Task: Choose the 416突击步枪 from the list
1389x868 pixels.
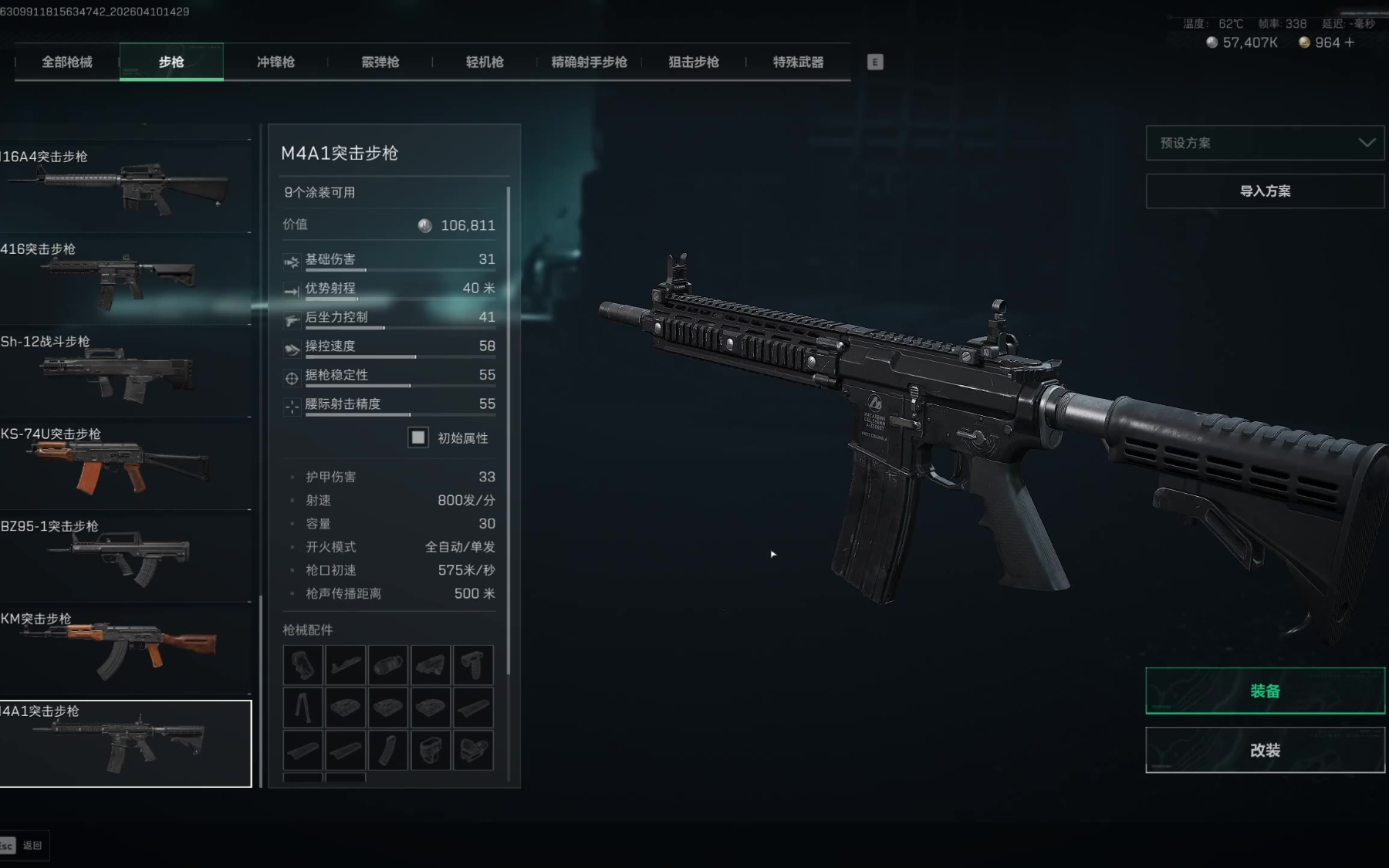Action: point(123,278)
